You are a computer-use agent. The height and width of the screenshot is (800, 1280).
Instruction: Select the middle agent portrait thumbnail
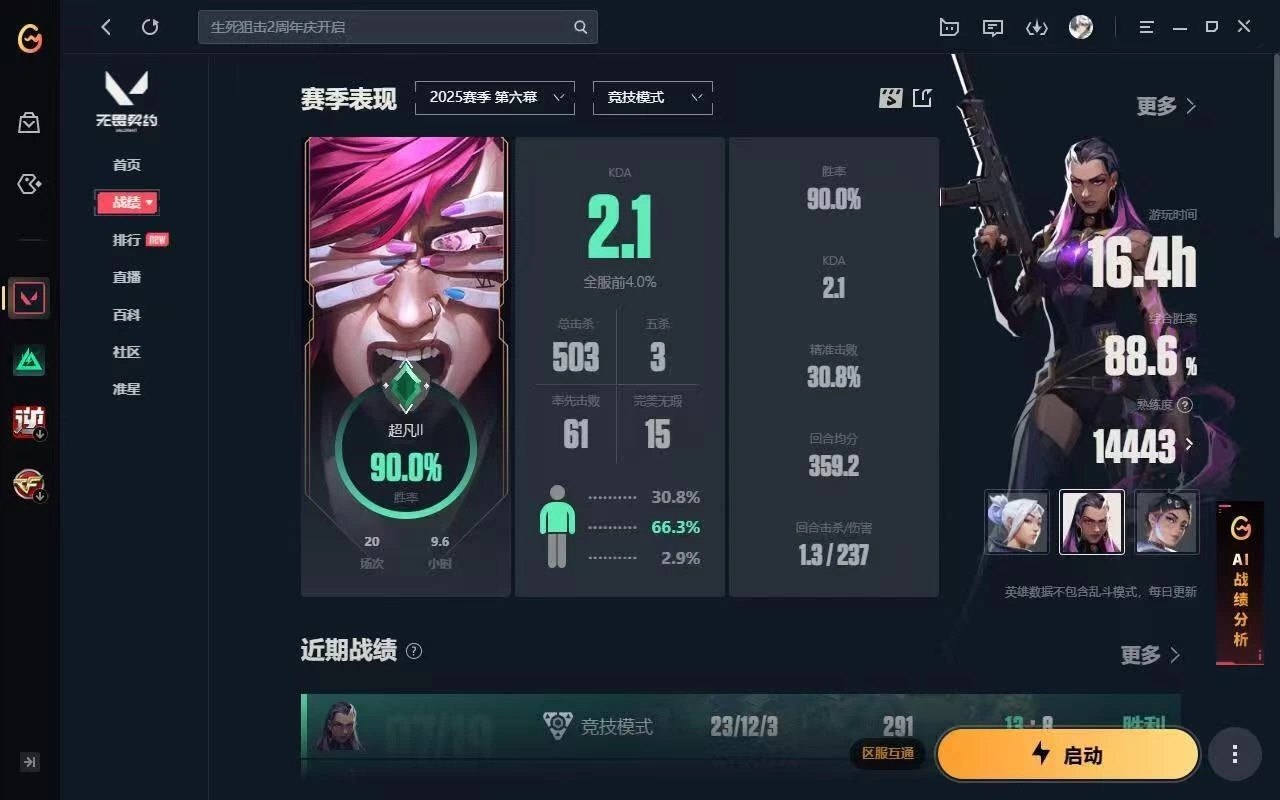[1091, 521]
